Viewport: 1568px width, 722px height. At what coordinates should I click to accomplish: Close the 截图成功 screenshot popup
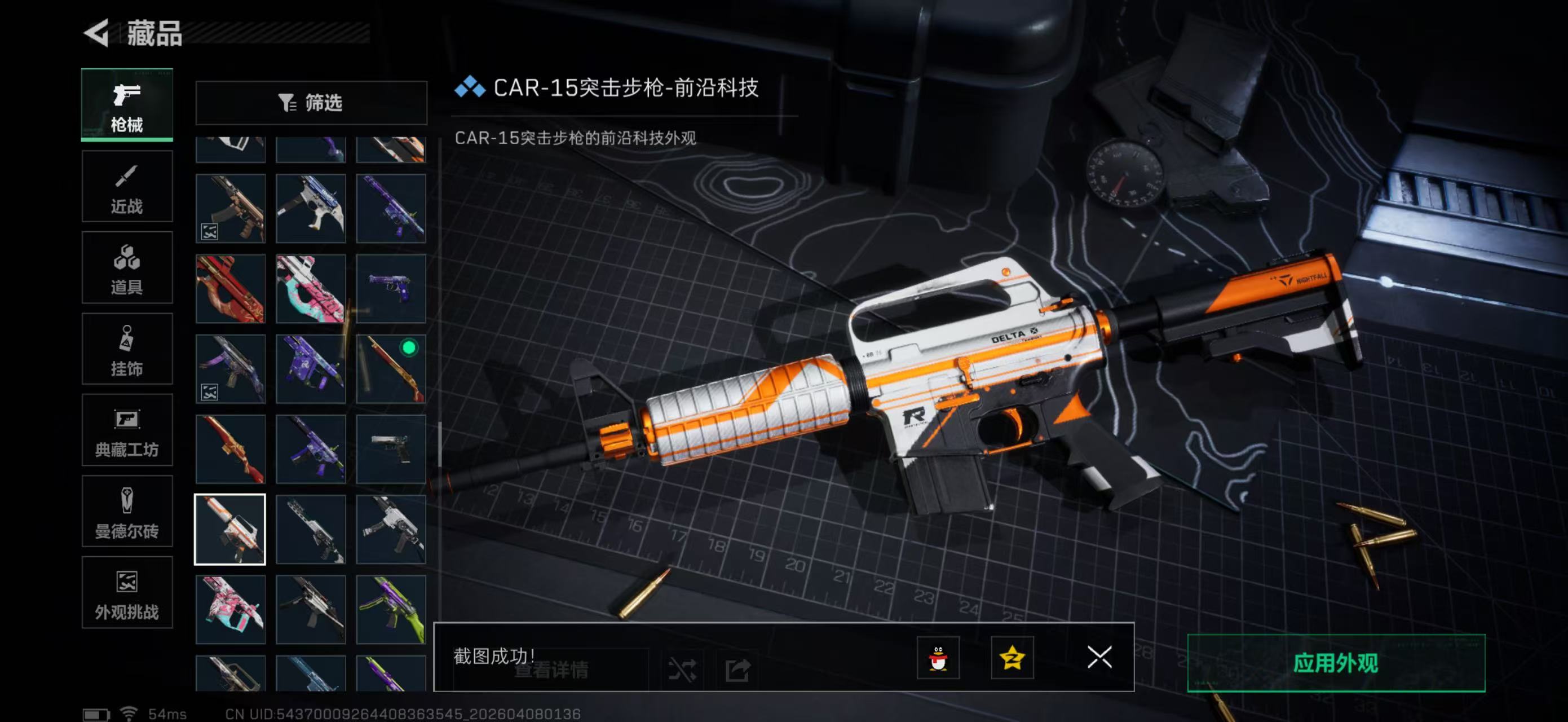(x=1099, y=657)
